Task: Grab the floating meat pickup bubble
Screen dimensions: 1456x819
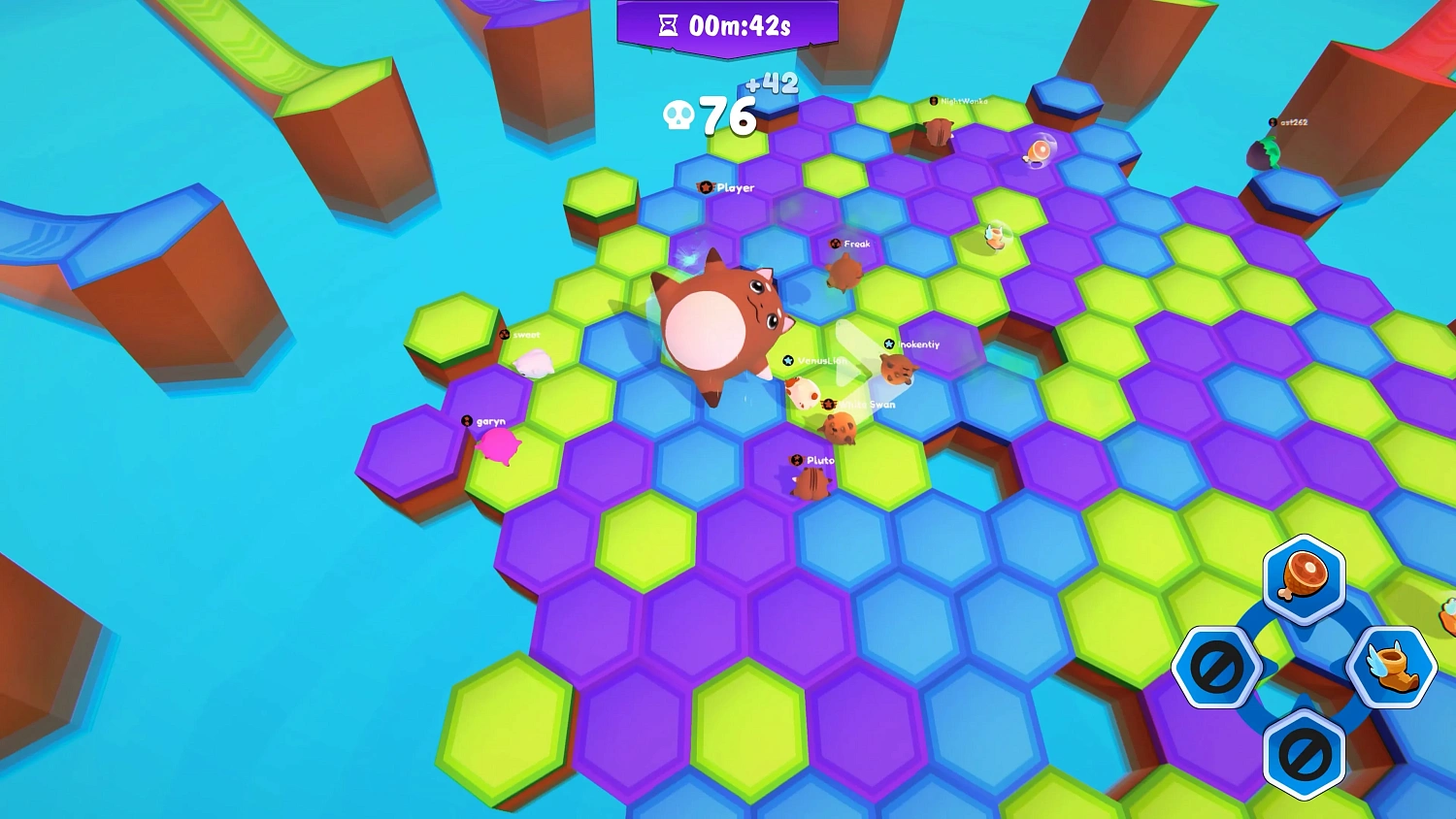Action: [x=1039, y=148]
